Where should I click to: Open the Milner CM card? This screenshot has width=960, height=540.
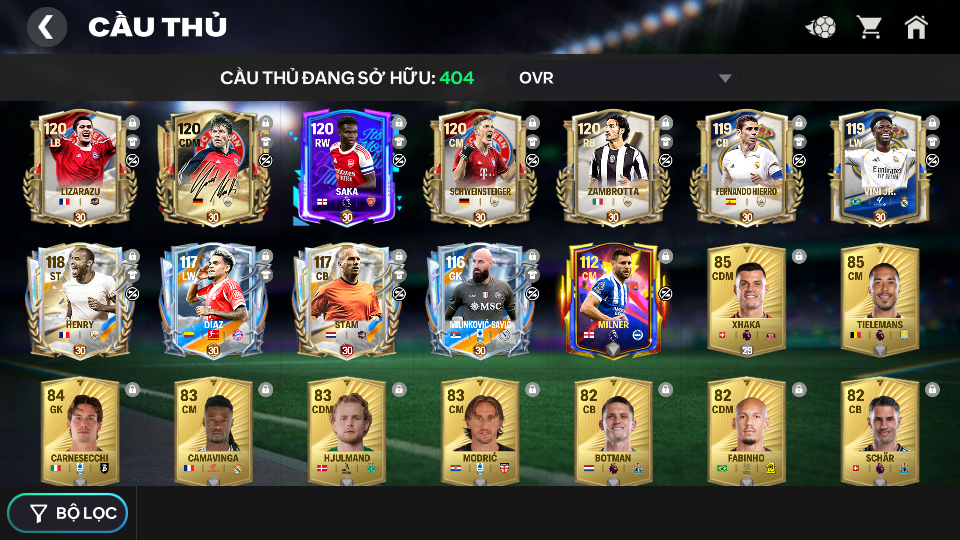pyautogui.click(x=613, y=300)
